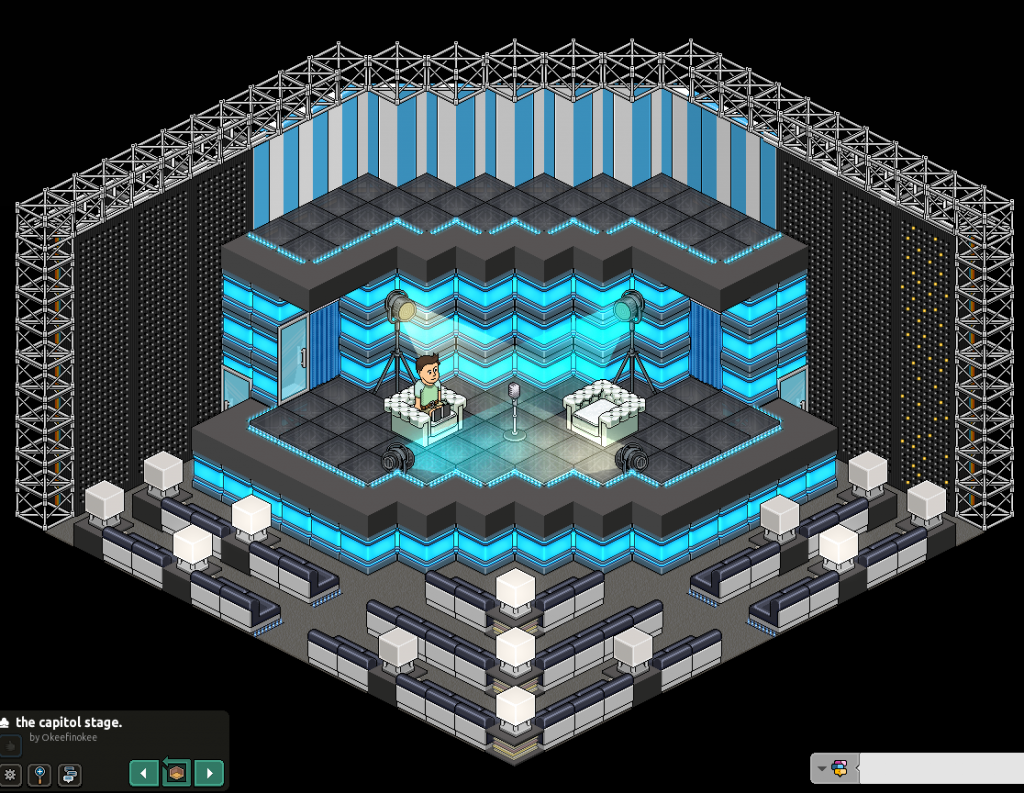Open the chat history speech bubbles button
The height and width of the screenshot is (793, 1024).
coord(69,774)
